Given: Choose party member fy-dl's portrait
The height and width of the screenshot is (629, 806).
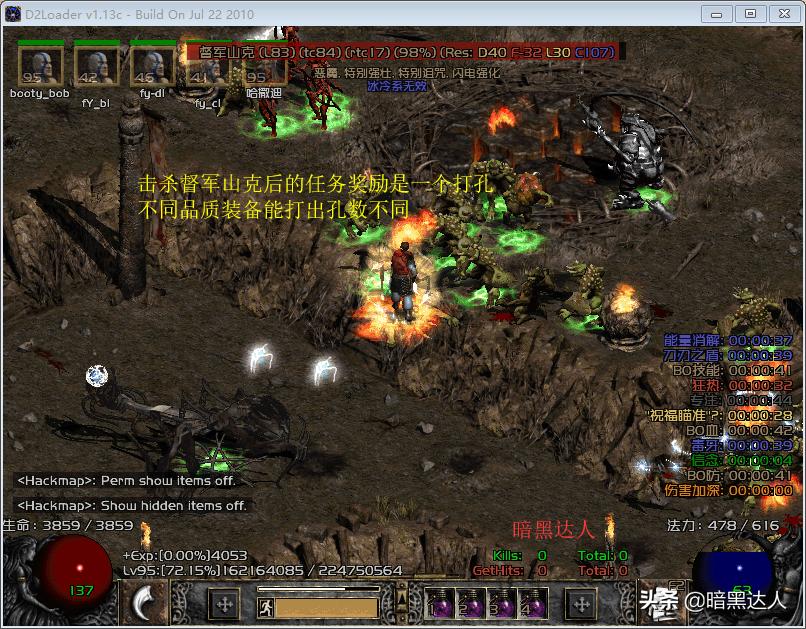Looking at the screenshot, I should pos(152,66).
